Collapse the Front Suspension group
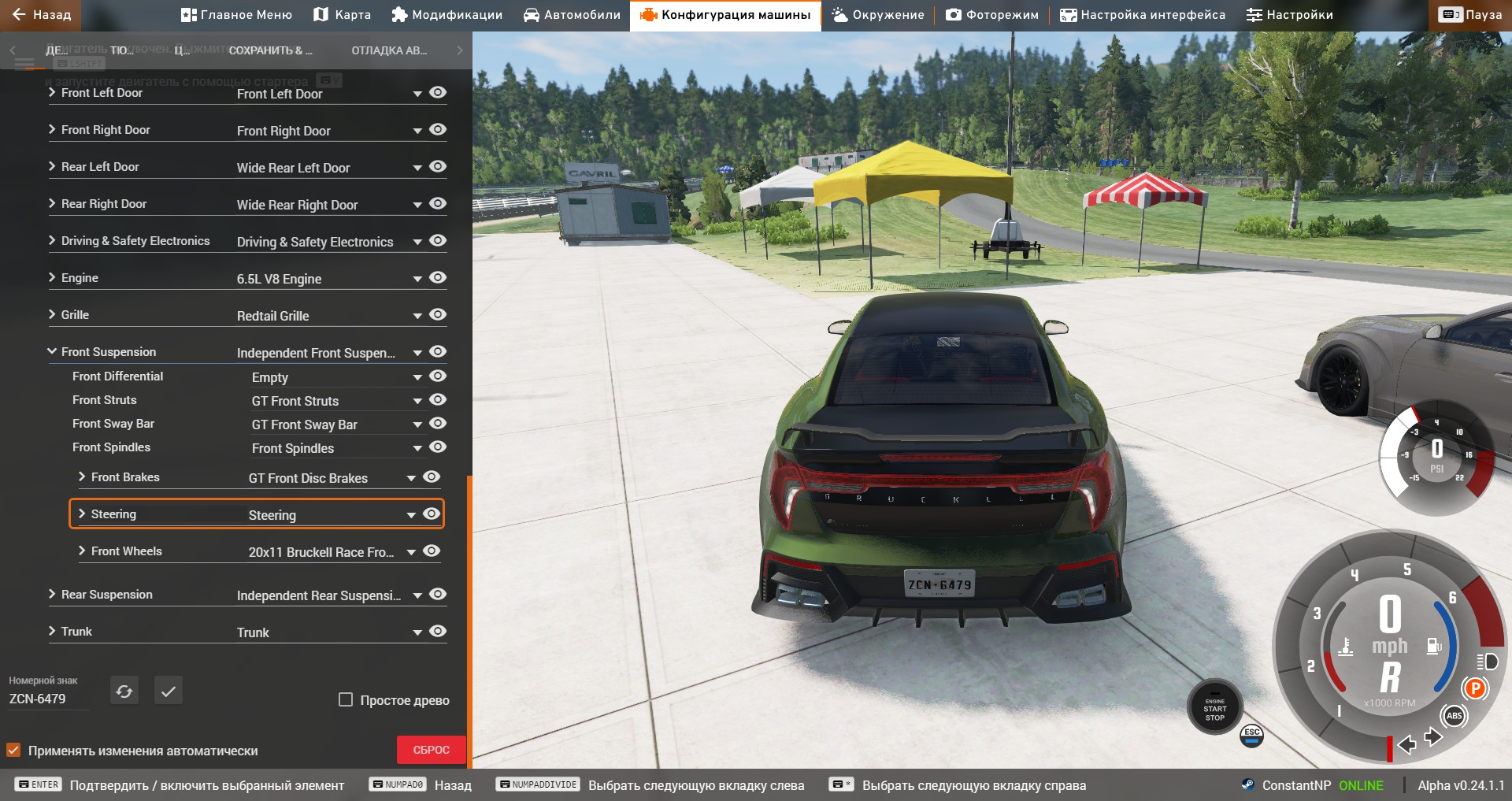 click(52, 351)
